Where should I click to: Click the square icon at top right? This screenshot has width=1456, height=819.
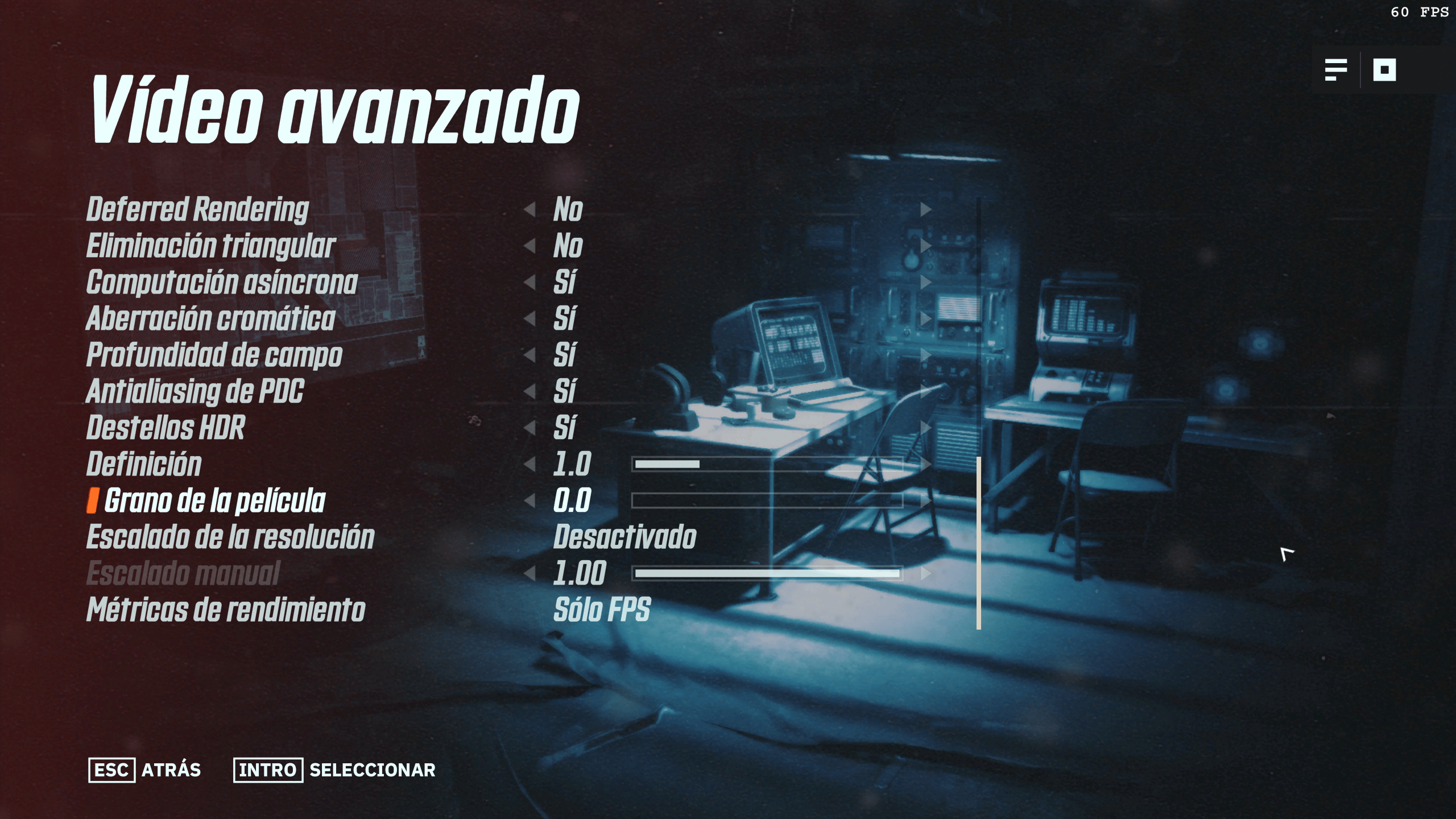click(x=1384, y=70)
